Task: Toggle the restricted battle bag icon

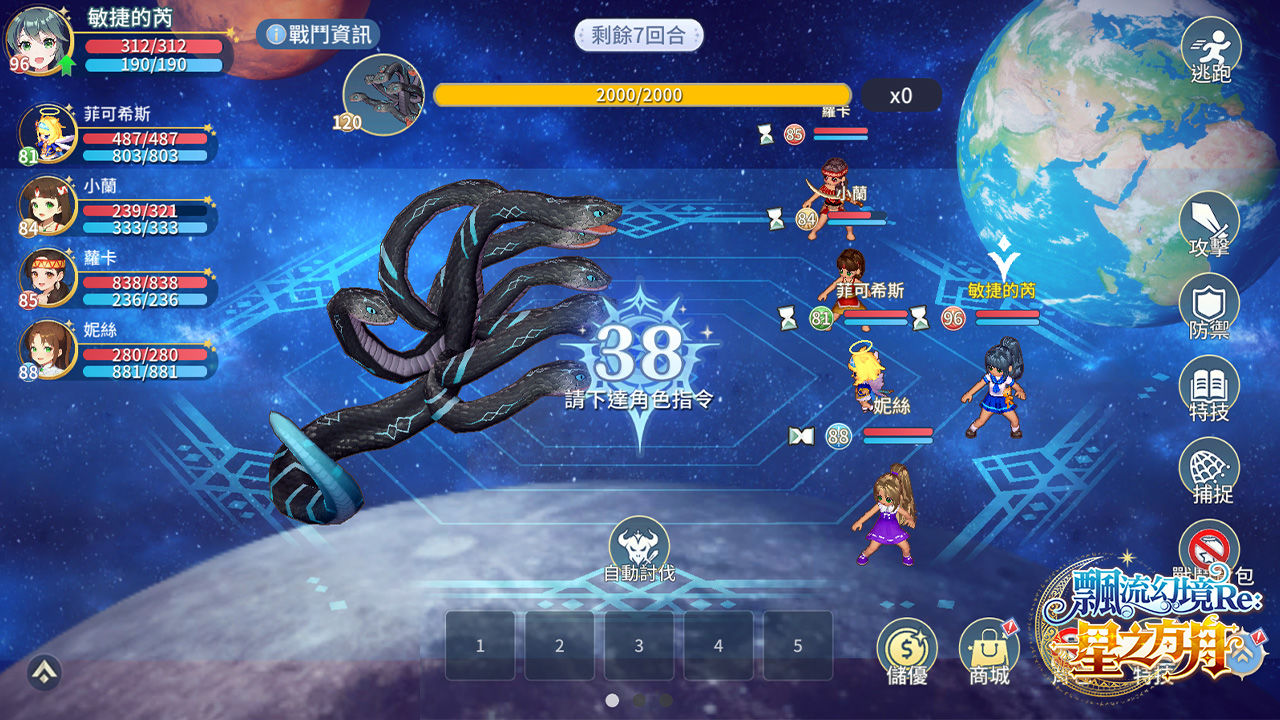Action: 1210,545
